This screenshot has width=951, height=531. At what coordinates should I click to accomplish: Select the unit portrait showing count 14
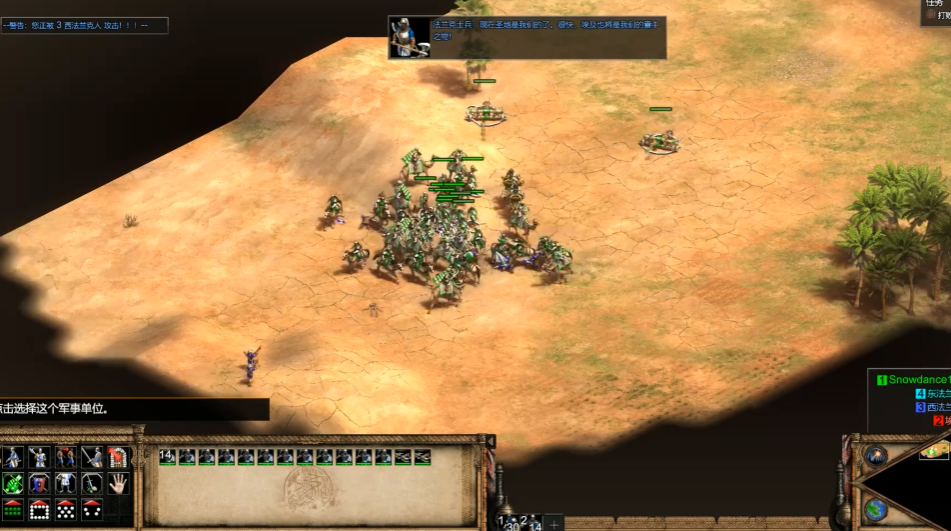(x=166, y=457)
